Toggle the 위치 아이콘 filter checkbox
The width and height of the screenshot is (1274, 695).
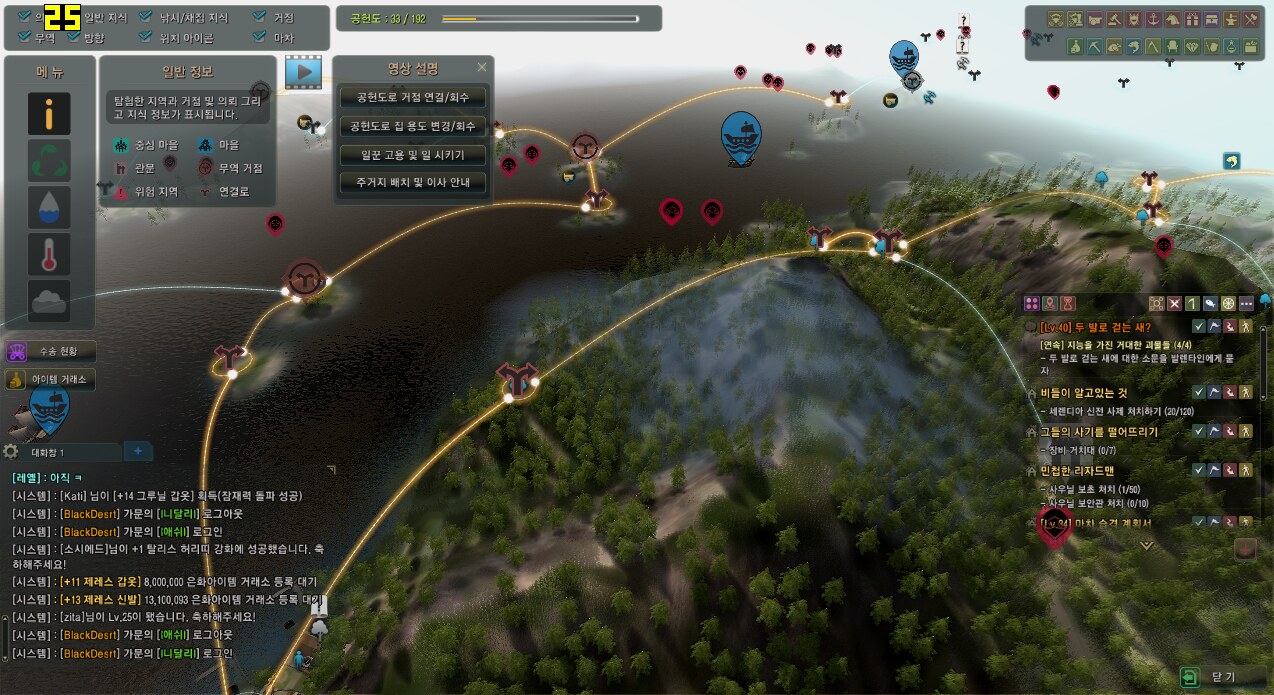click(146, 38)
